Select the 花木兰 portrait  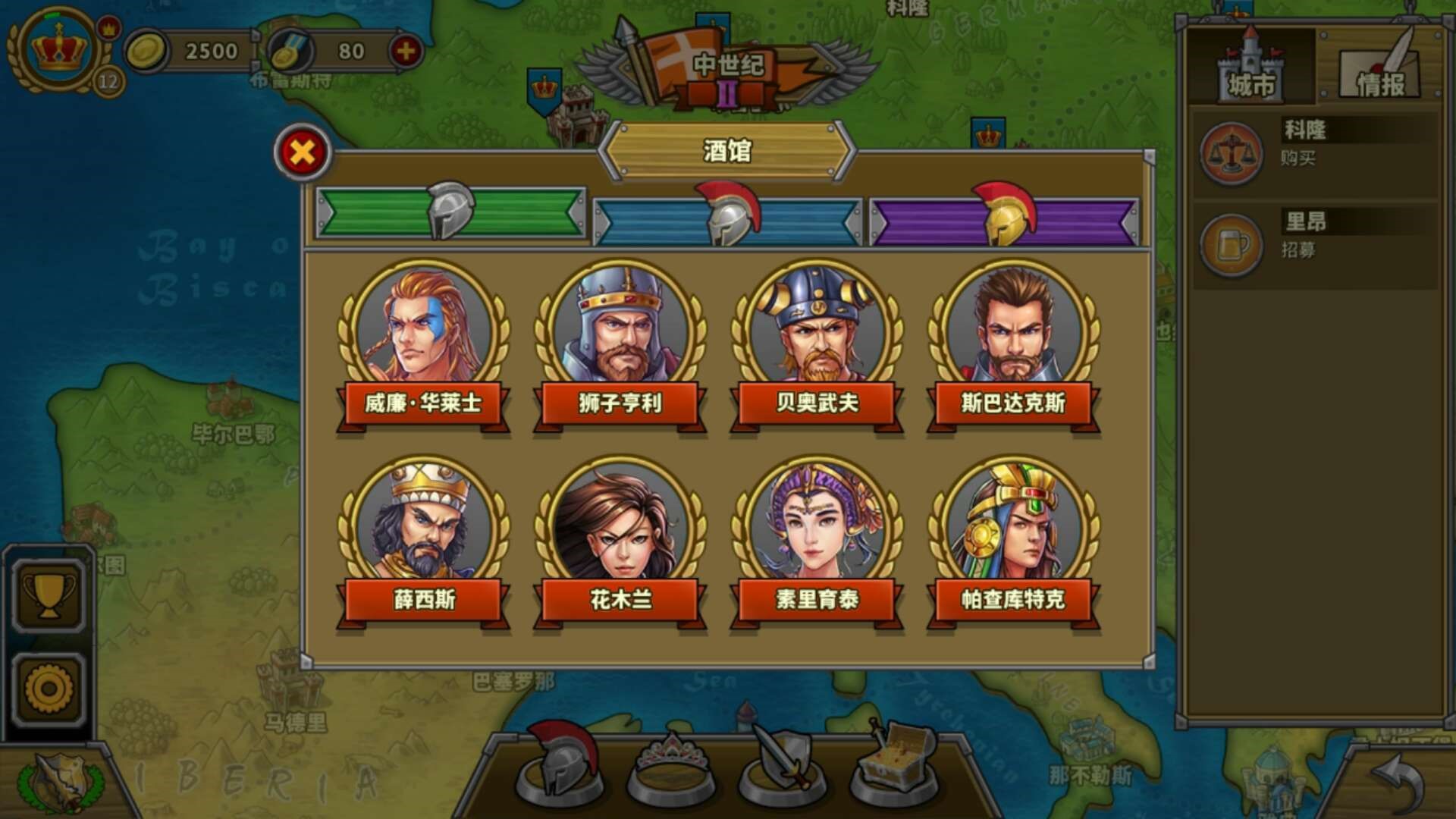point(621,523)
